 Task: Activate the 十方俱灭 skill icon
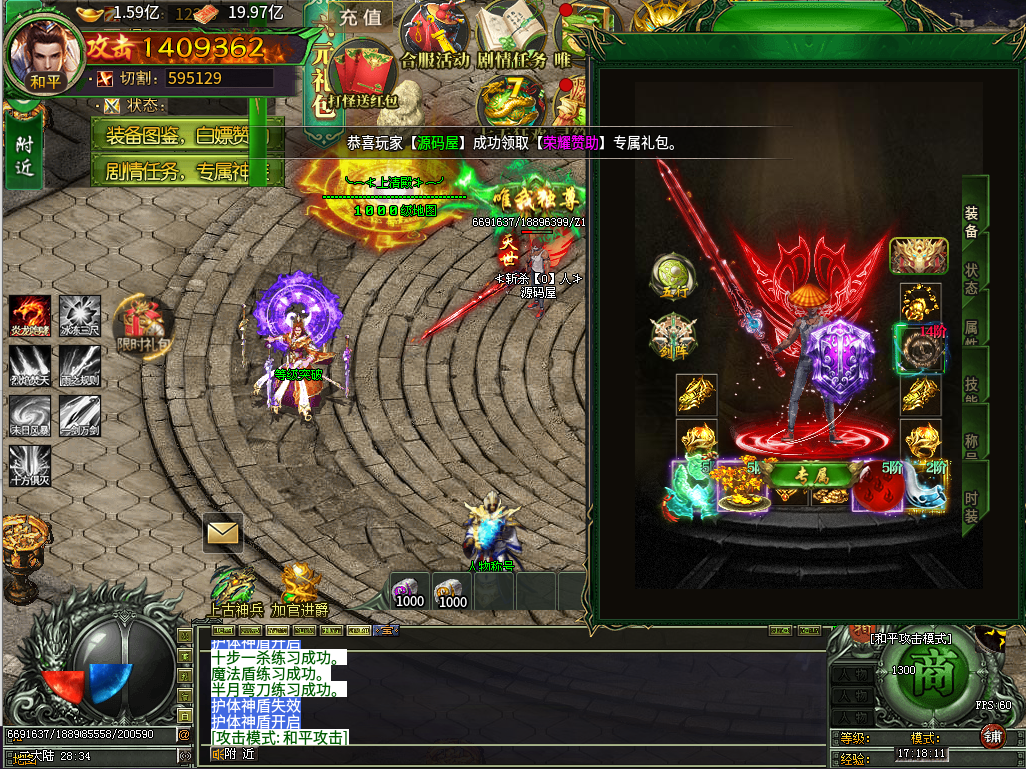click(x=29, y=465)
